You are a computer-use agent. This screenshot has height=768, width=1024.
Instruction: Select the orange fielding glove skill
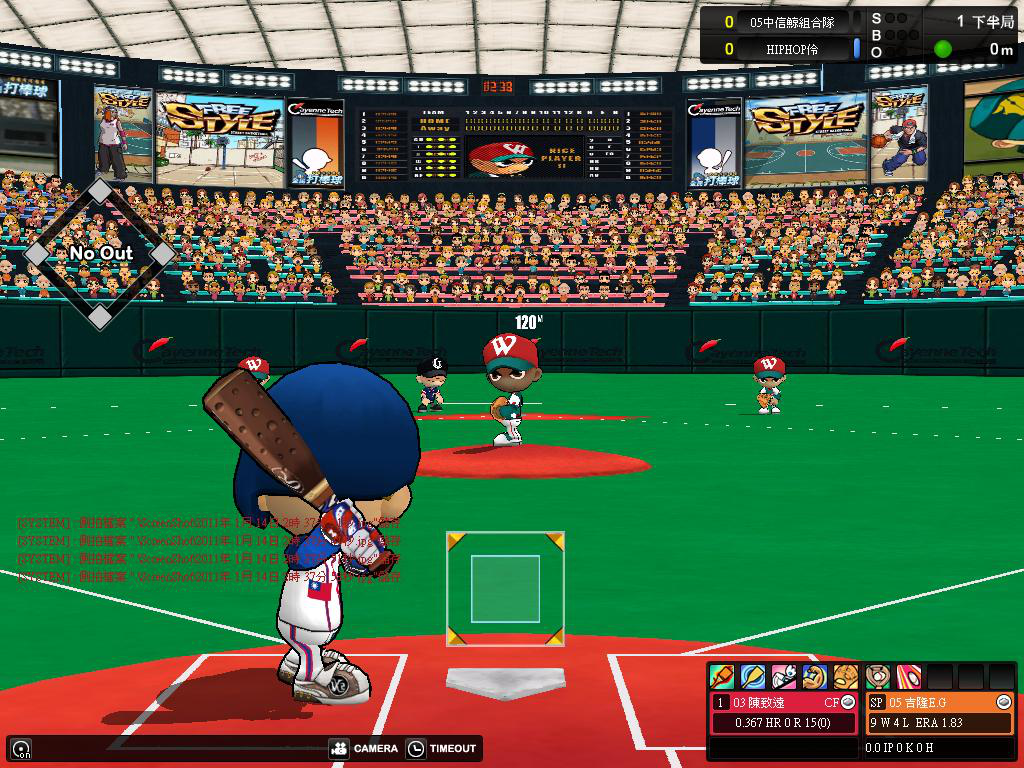(x=846, y=677)
